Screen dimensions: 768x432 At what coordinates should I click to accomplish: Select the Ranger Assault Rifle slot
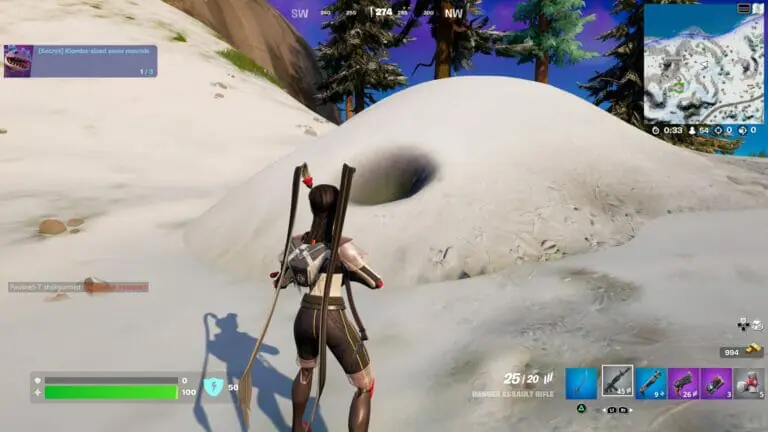616,382
